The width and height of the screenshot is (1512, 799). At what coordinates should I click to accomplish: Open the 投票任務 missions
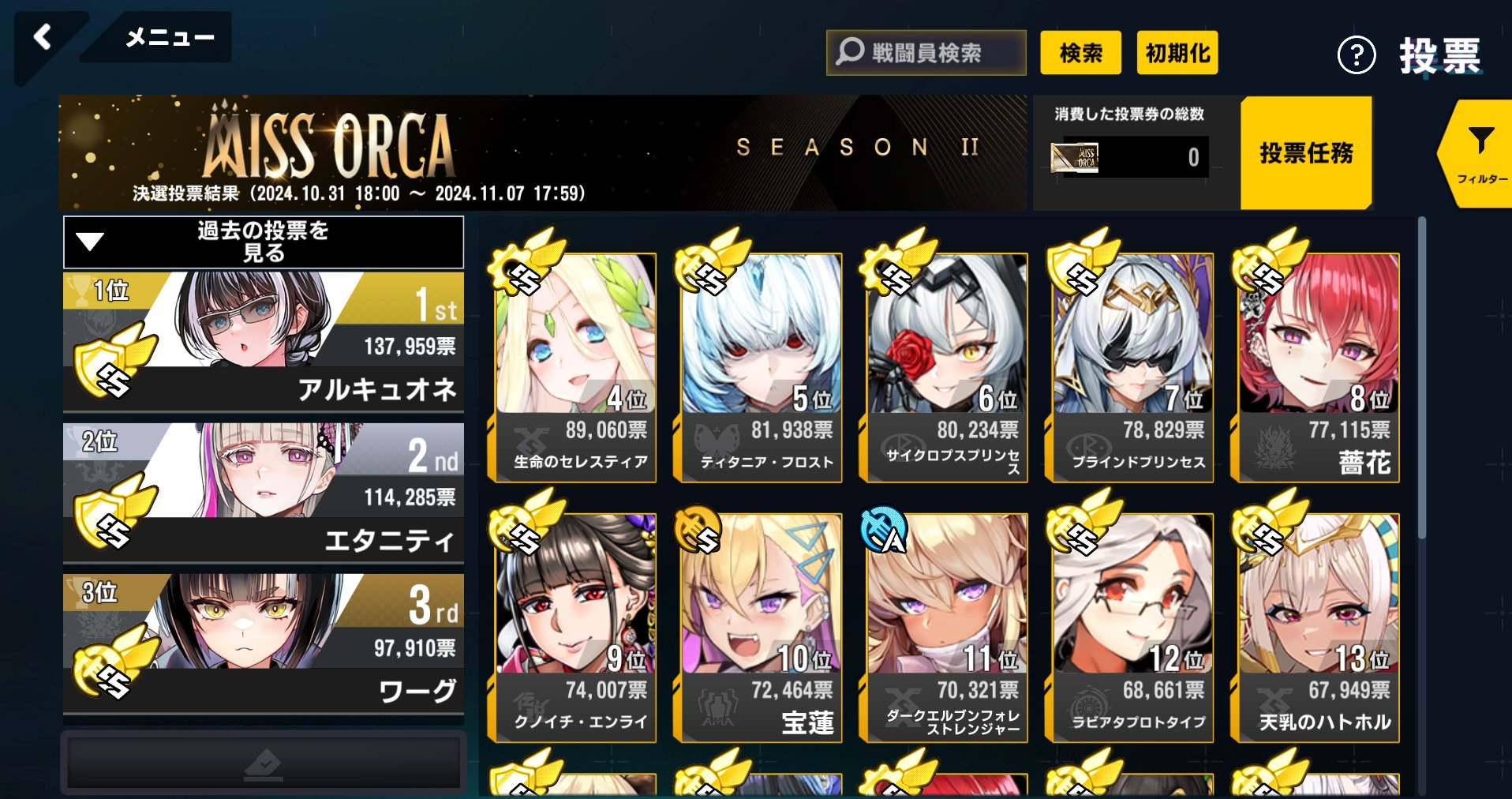point(1306,152)
